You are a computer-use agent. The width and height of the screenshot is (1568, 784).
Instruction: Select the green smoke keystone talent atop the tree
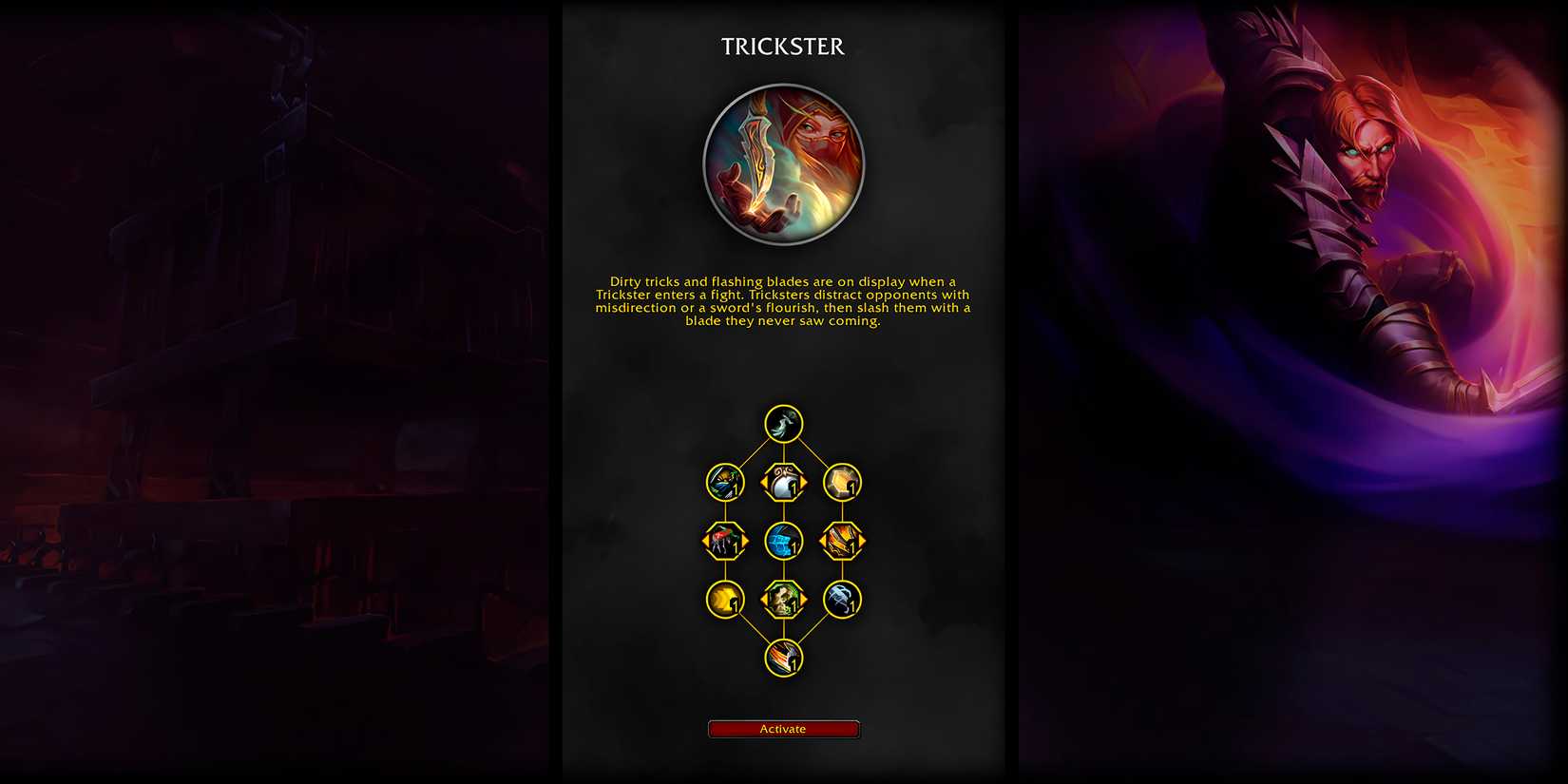pos(782,425)
